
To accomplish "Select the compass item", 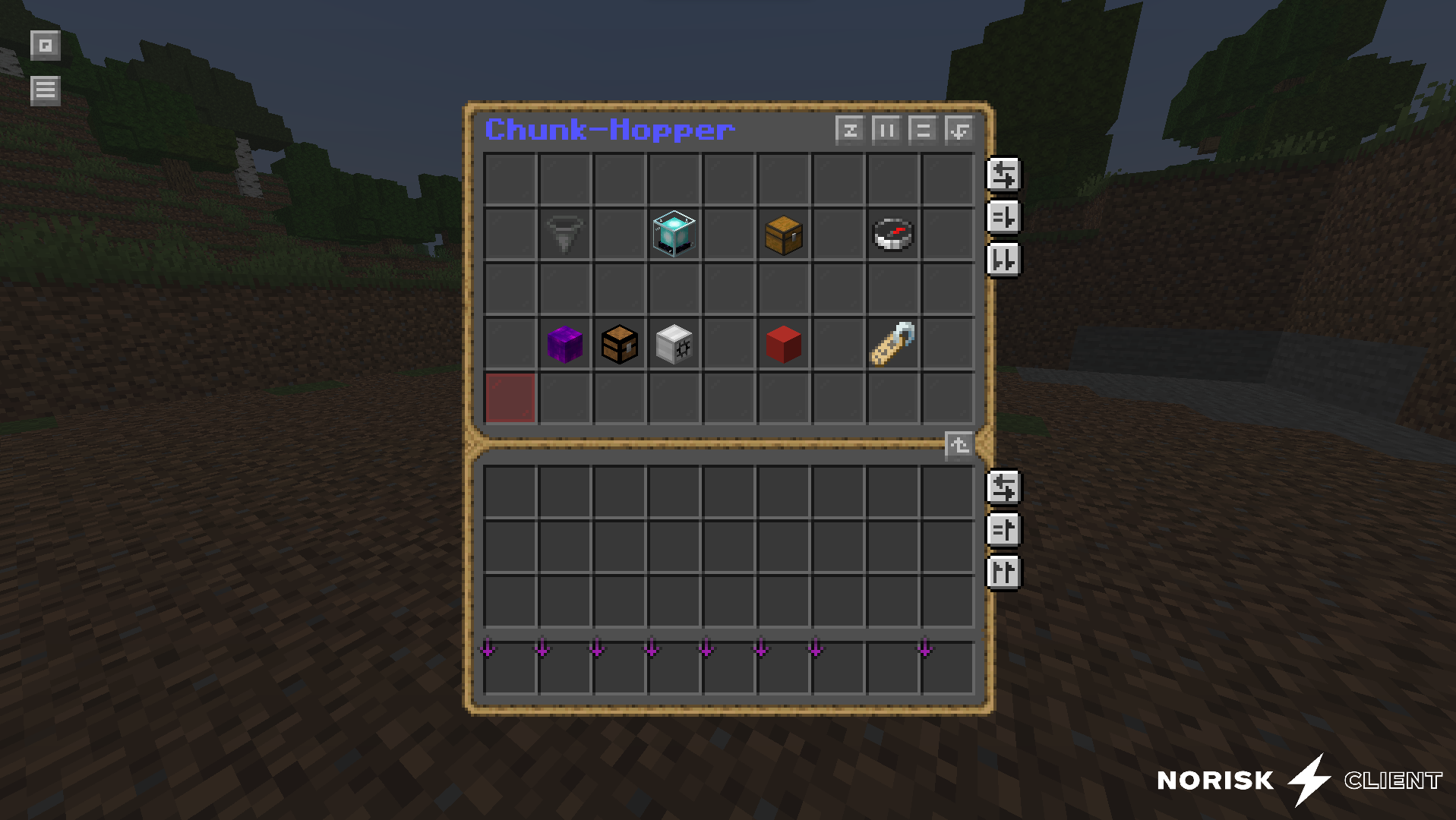I will (x=892, y=234).
